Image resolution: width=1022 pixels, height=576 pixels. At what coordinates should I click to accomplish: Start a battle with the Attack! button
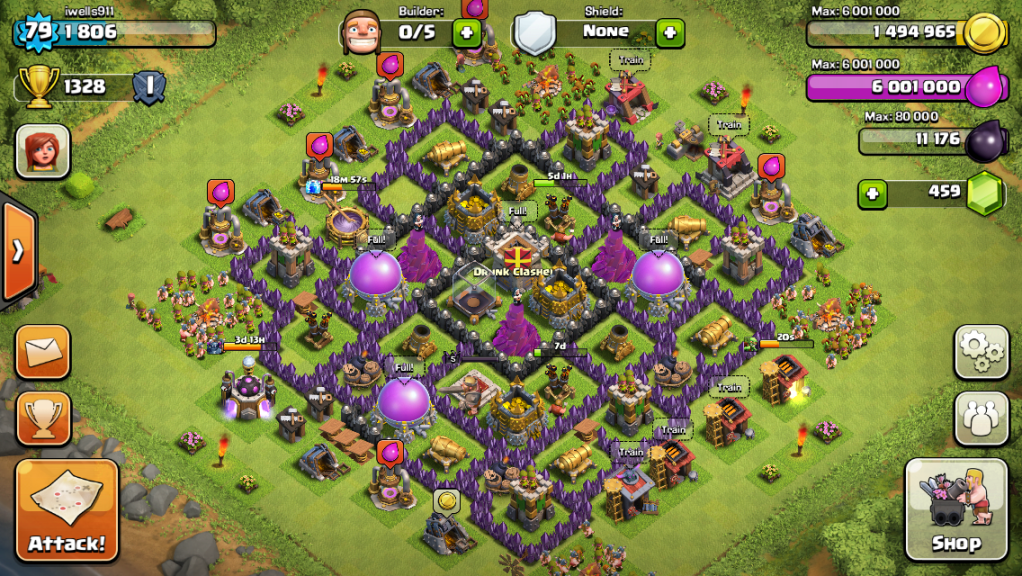67,510
